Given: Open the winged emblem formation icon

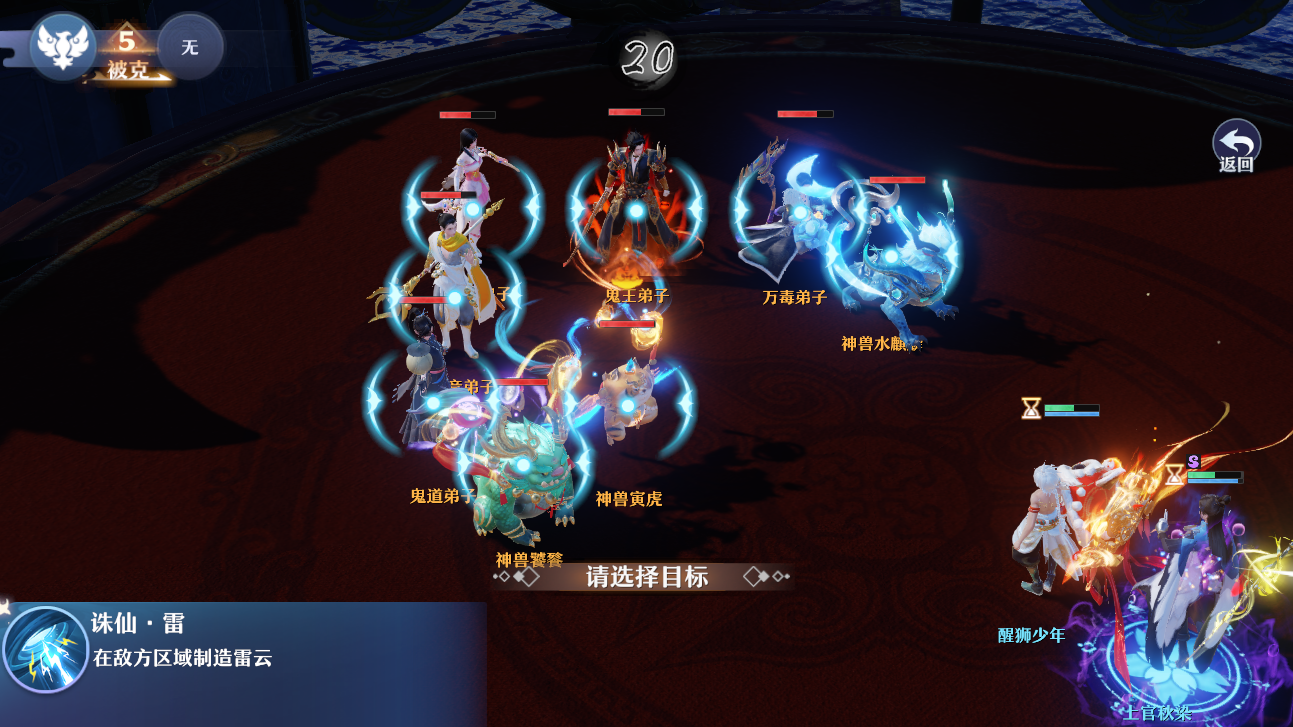Looking at the screenshot, I should (63, 45).
